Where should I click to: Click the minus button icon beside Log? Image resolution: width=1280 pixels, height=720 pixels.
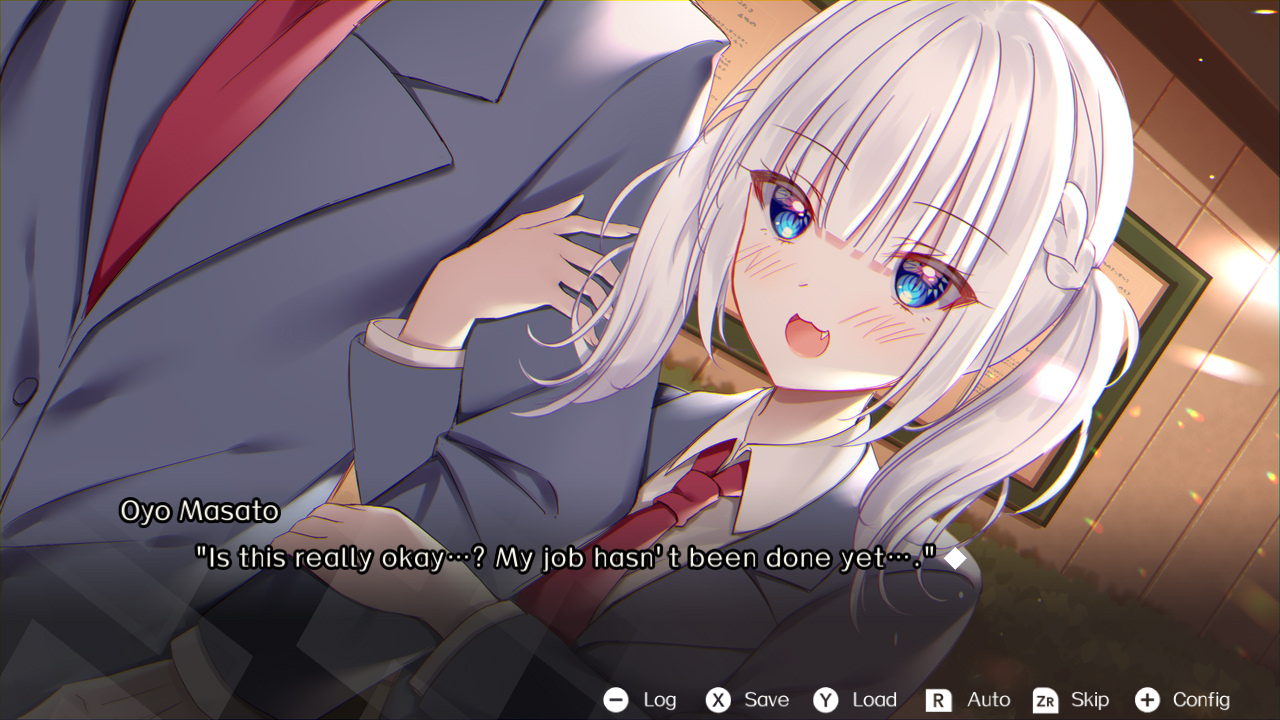[617, 700]
